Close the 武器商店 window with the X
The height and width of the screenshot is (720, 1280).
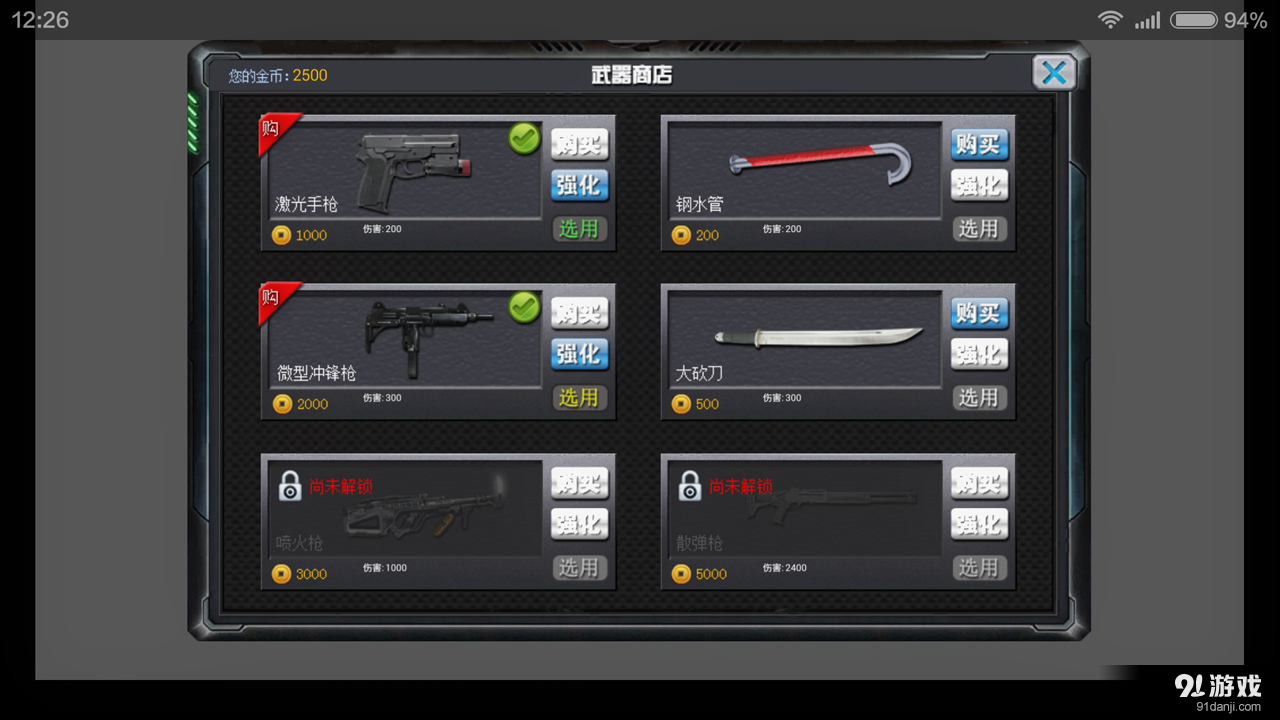(1054, 71)
